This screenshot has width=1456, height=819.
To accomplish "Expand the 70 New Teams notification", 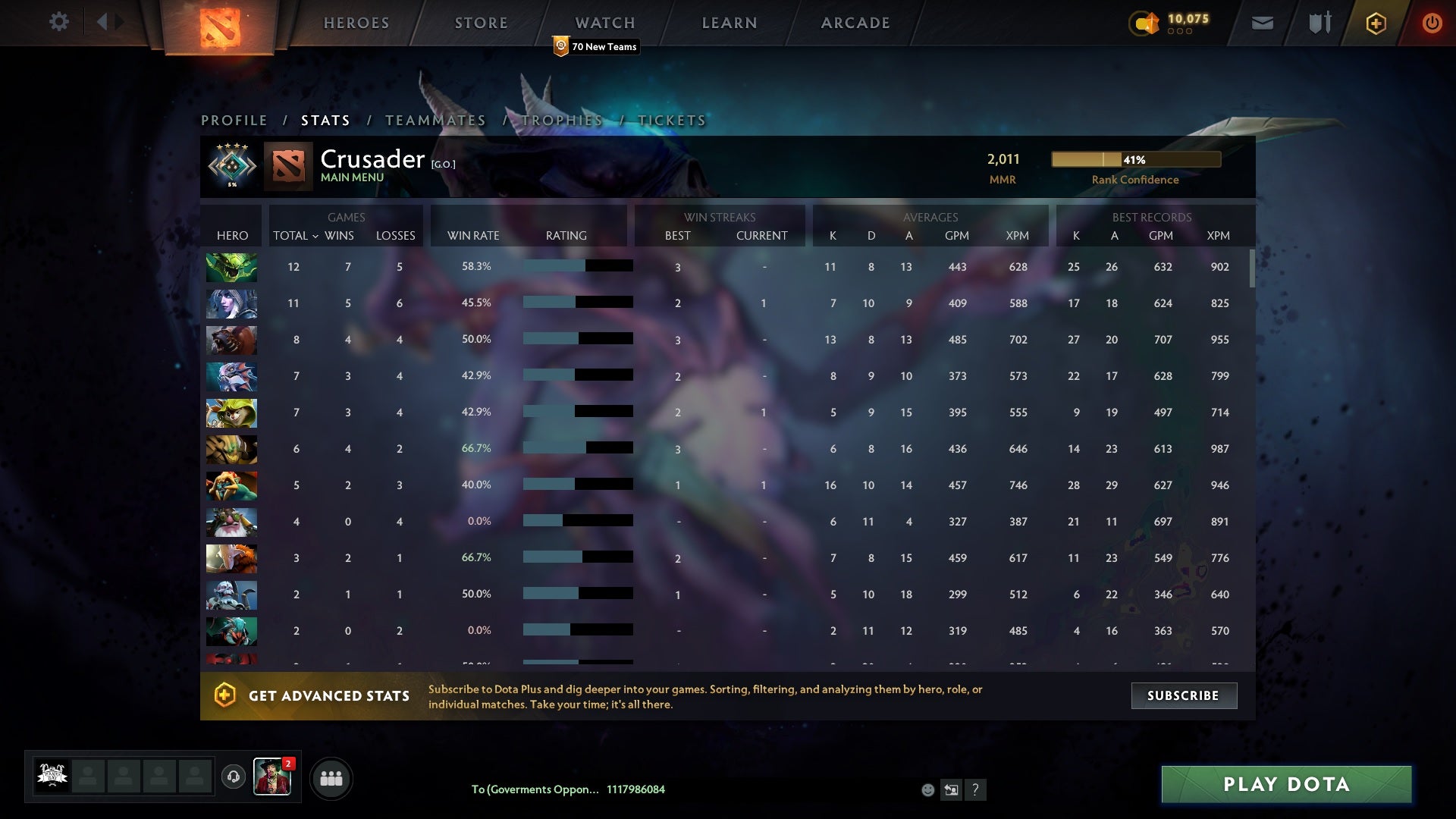I will [595, 46].
